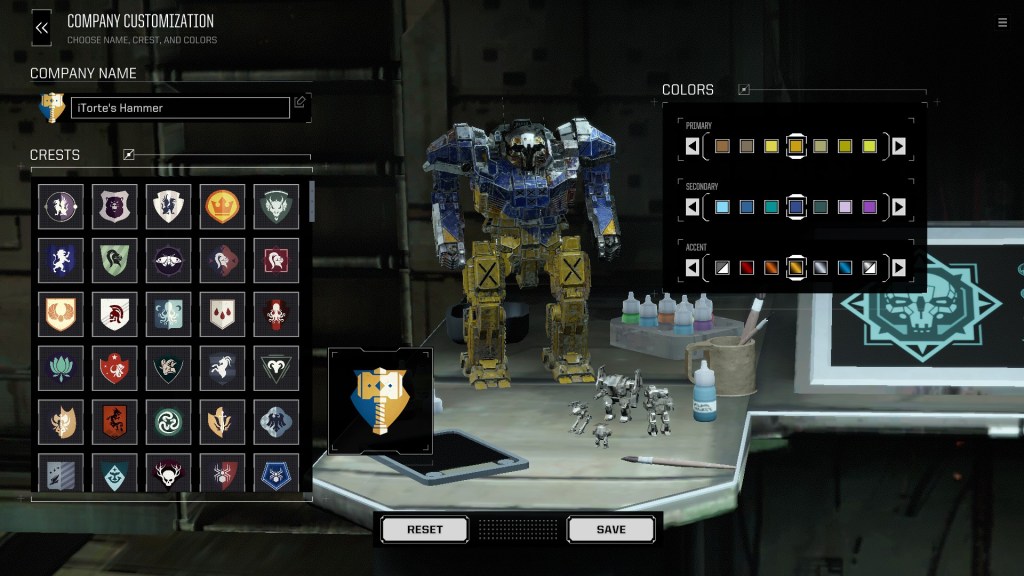This screenshot has height=576, width=1024.
Task: Choose the light blue secondary color
Action: [x=723, y=207]
